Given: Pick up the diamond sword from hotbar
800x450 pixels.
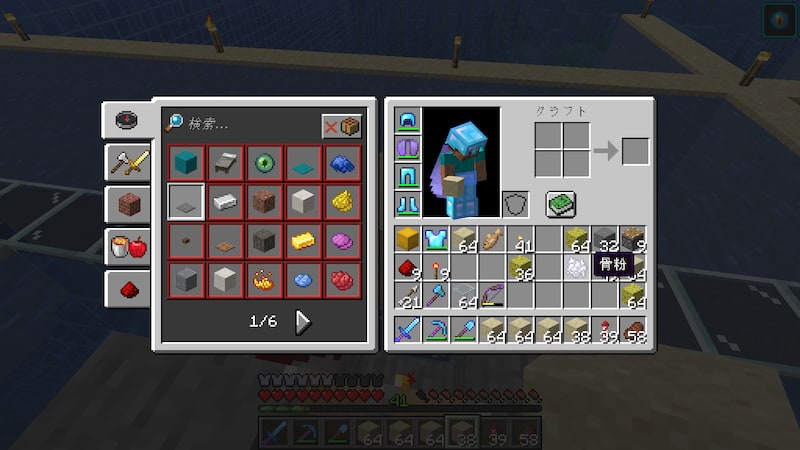Looking at the screenshot, I should click(x=408, y=330).
